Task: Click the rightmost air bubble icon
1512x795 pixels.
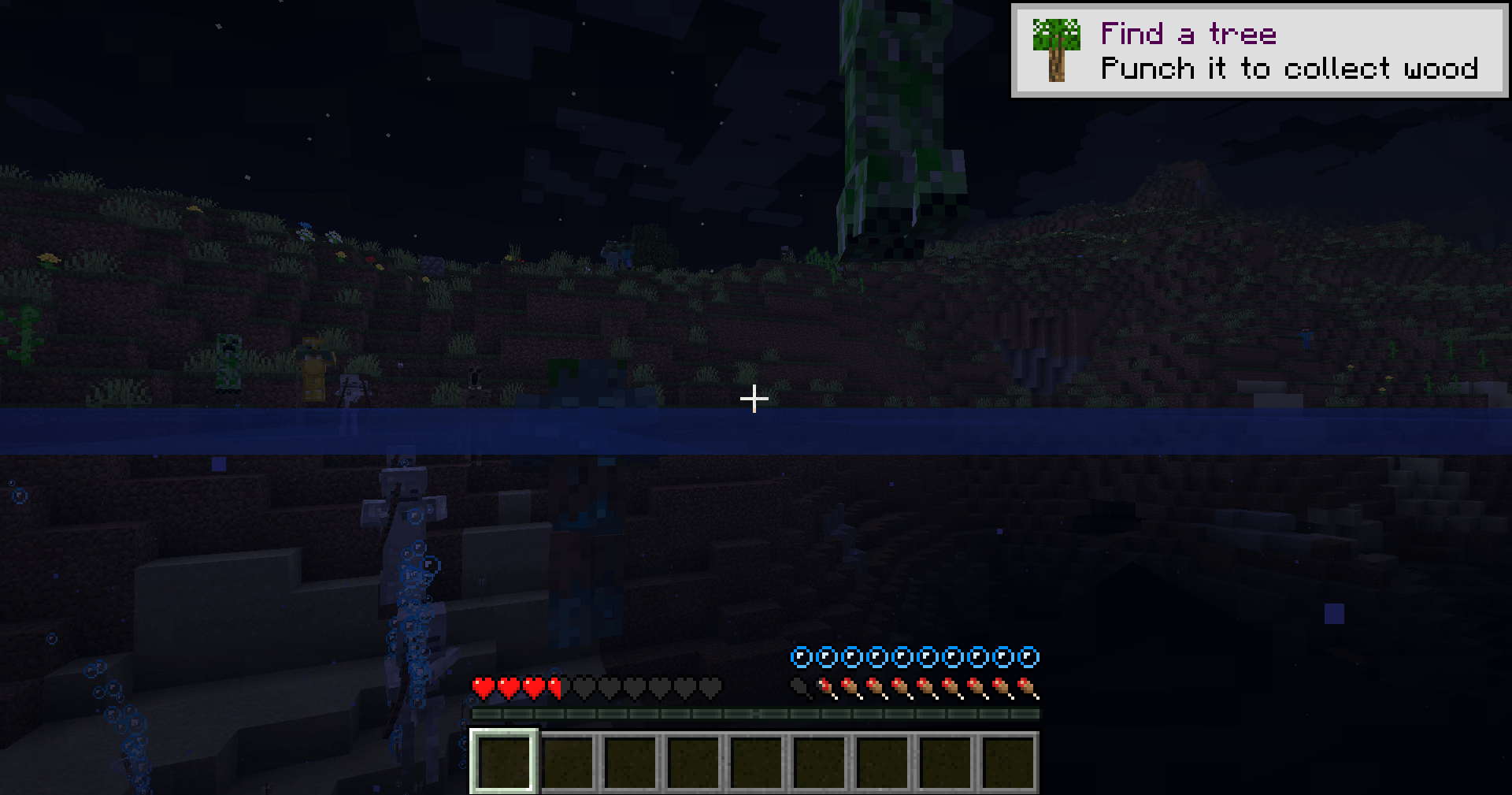Action: [x=1028, y=656]
